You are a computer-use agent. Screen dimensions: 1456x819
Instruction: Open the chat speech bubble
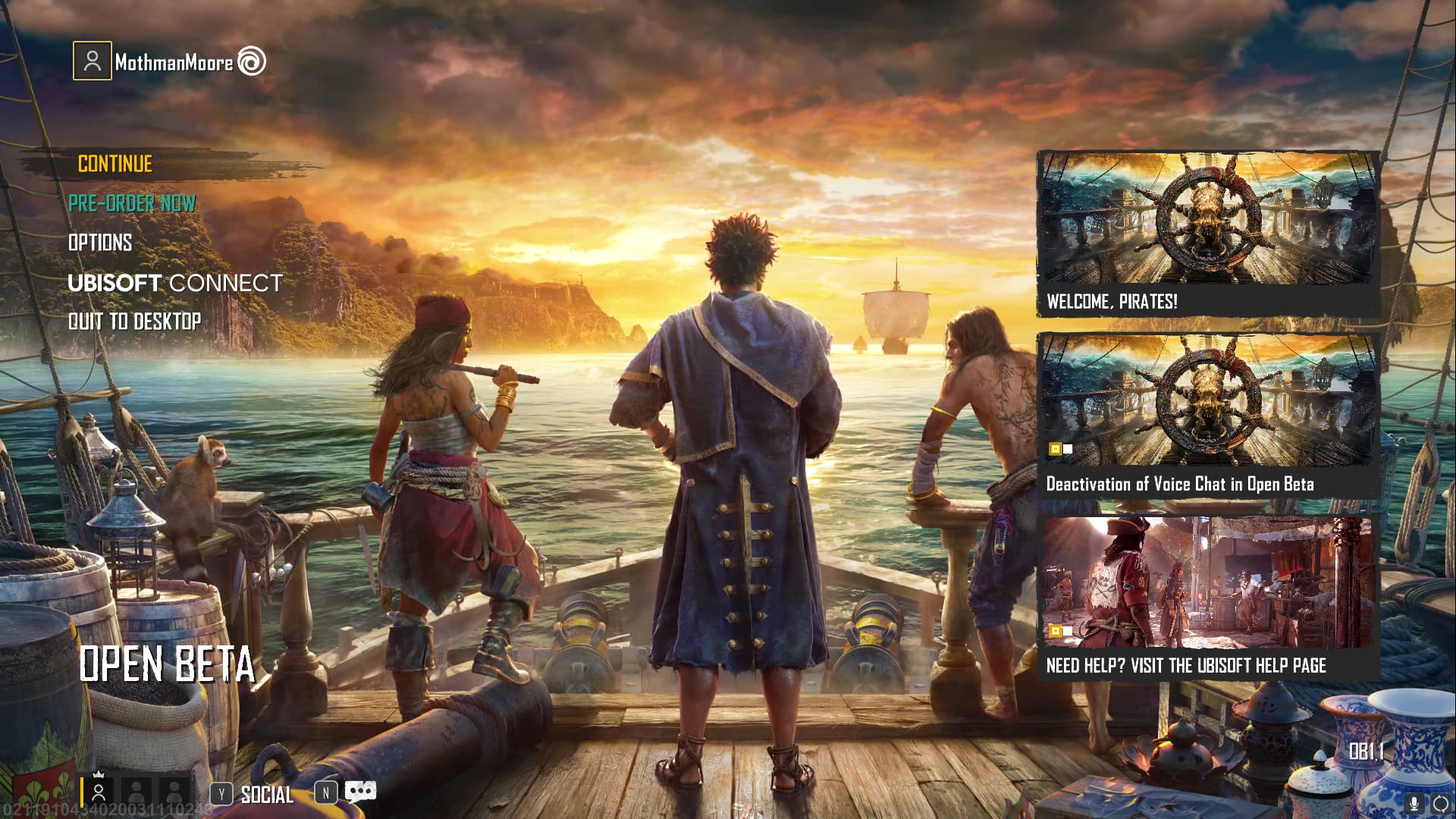[360, 792]
